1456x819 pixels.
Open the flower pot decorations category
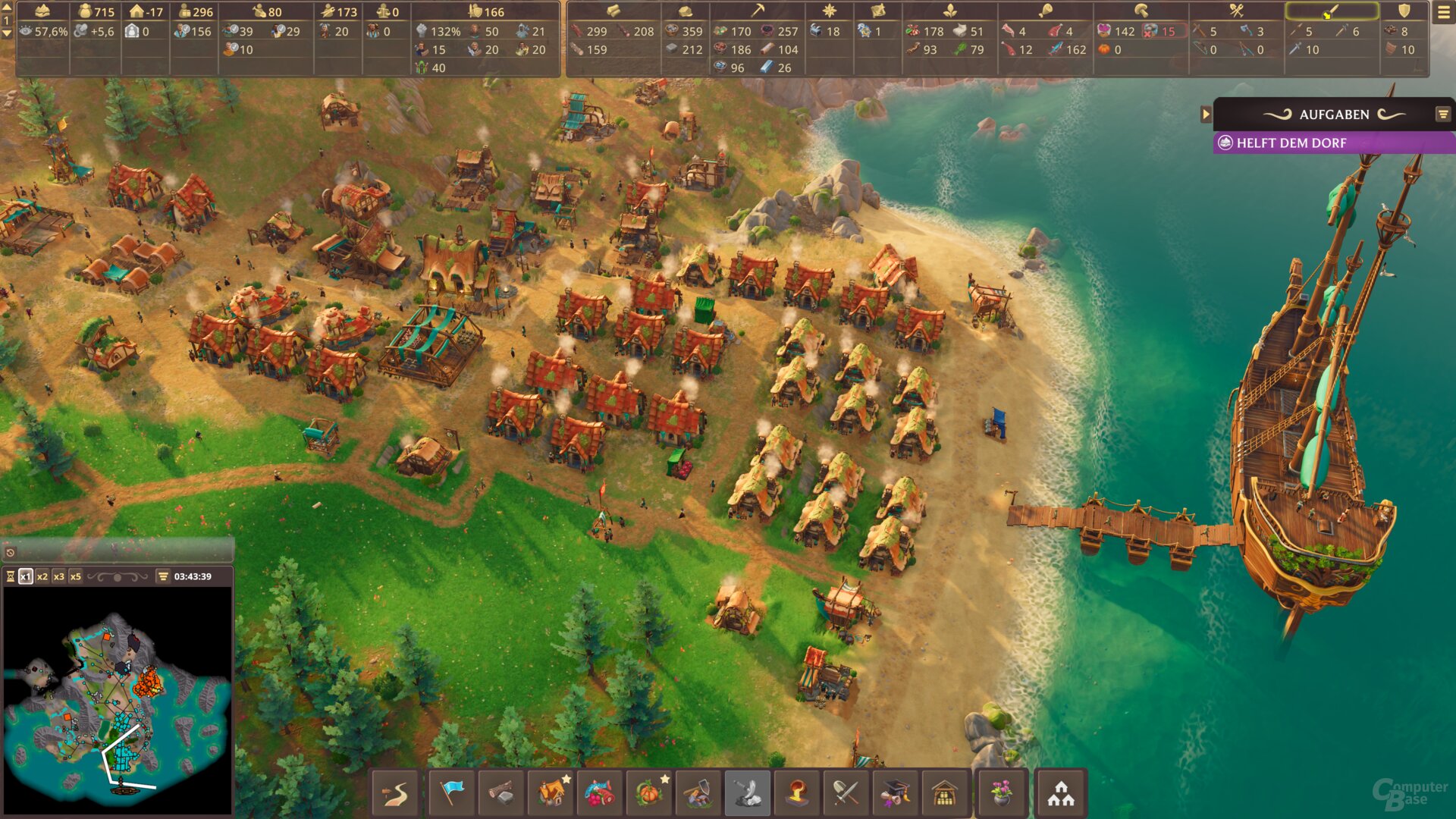1002,793
